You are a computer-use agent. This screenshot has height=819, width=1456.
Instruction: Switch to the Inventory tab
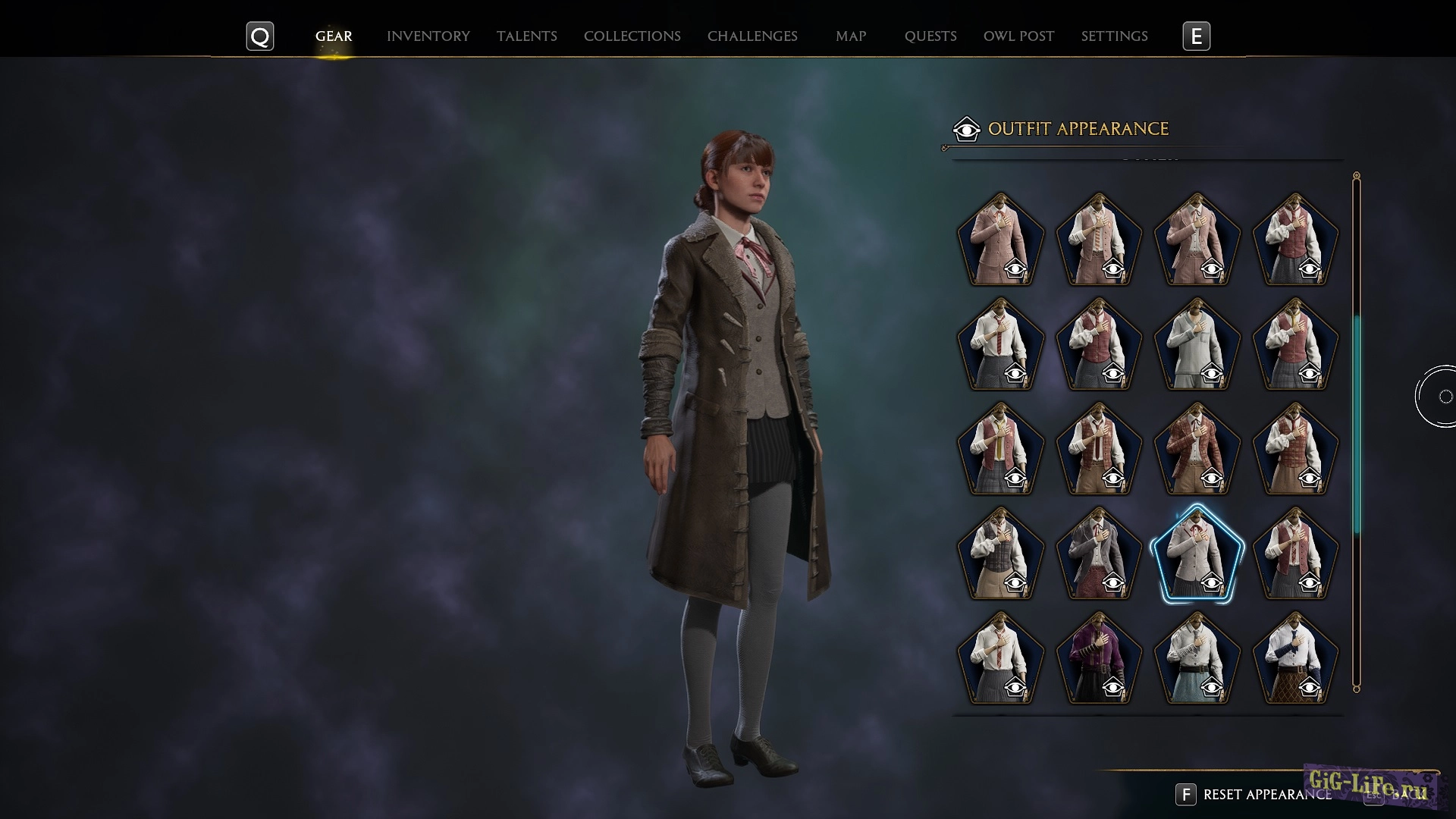click(x=428, y=36)
